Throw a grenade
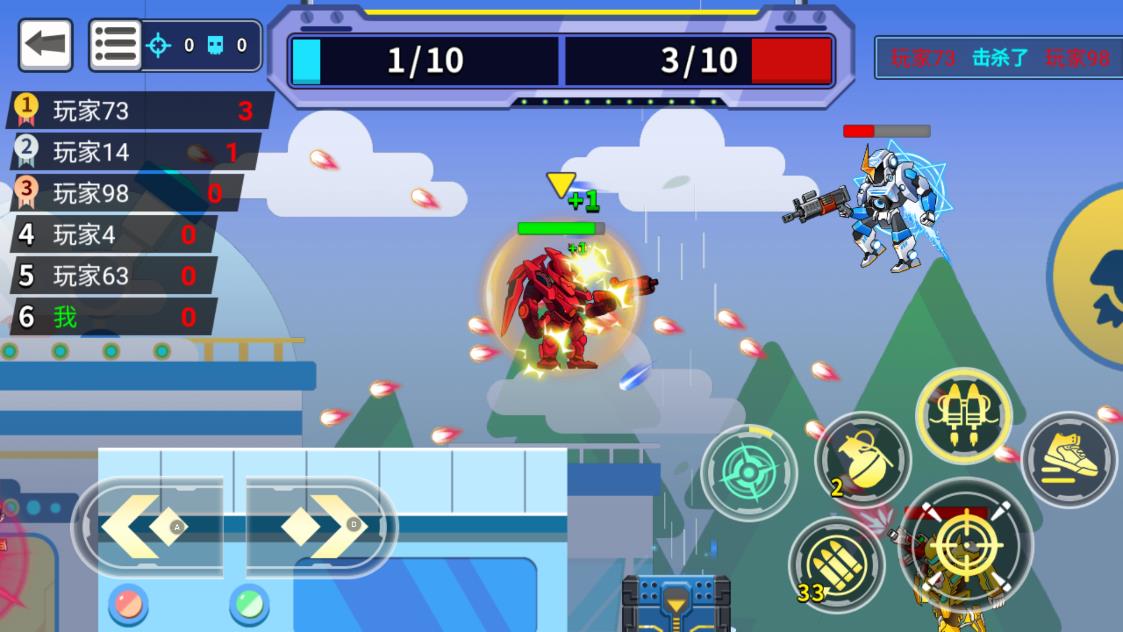This screenshot has width=1123, height=632. click(x=862, y=459)
